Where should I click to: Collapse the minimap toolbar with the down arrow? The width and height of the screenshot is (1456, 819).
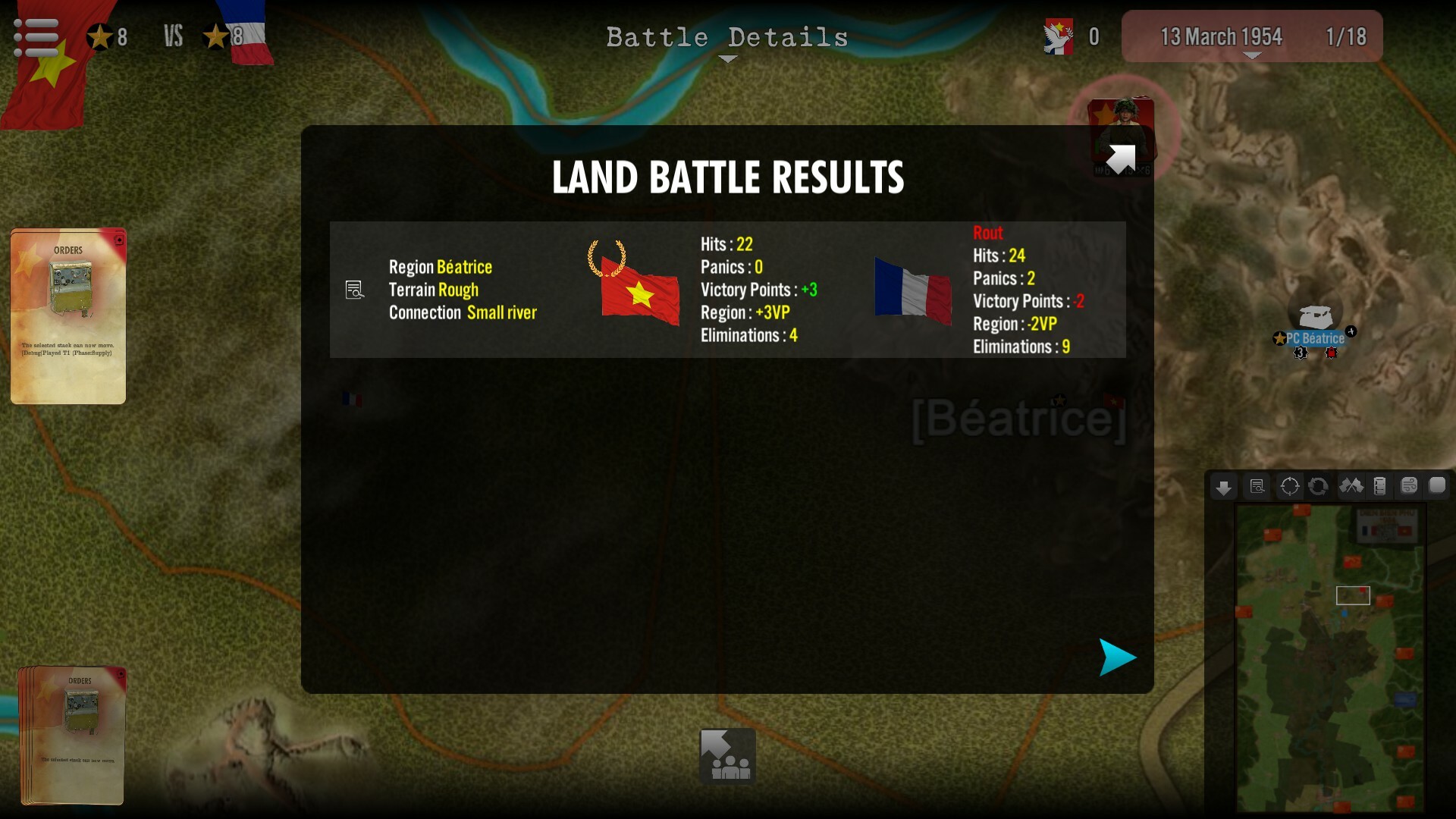(1223, 486)
